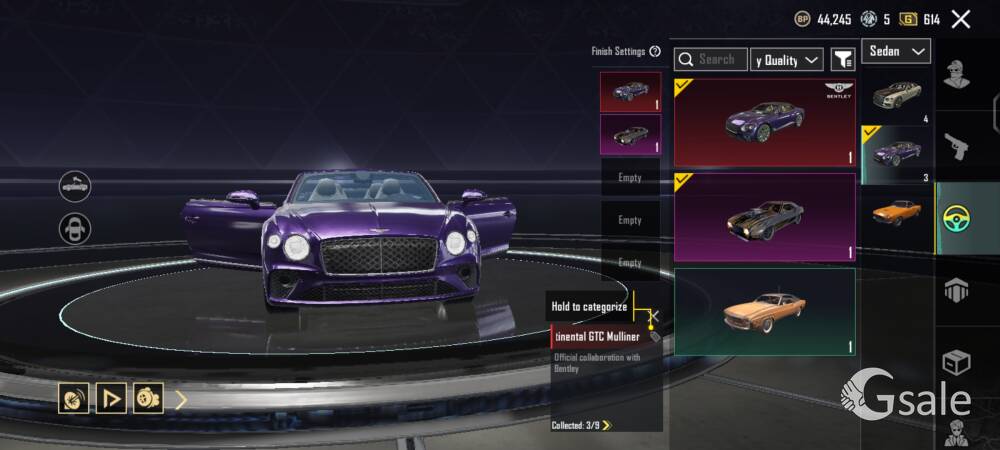Select the black muscle car finish card
The width and height of the screenshot is (1000, 450).
[764, 216]
